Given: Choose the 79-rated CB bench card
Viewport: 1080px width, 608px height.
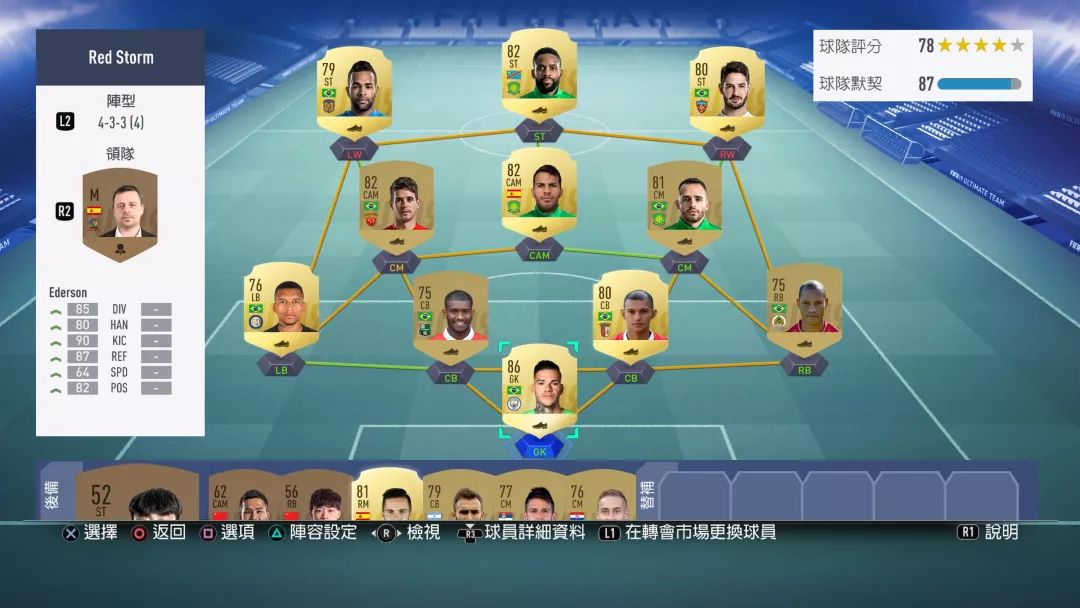Looking at the screenshot, I should 459,497.
